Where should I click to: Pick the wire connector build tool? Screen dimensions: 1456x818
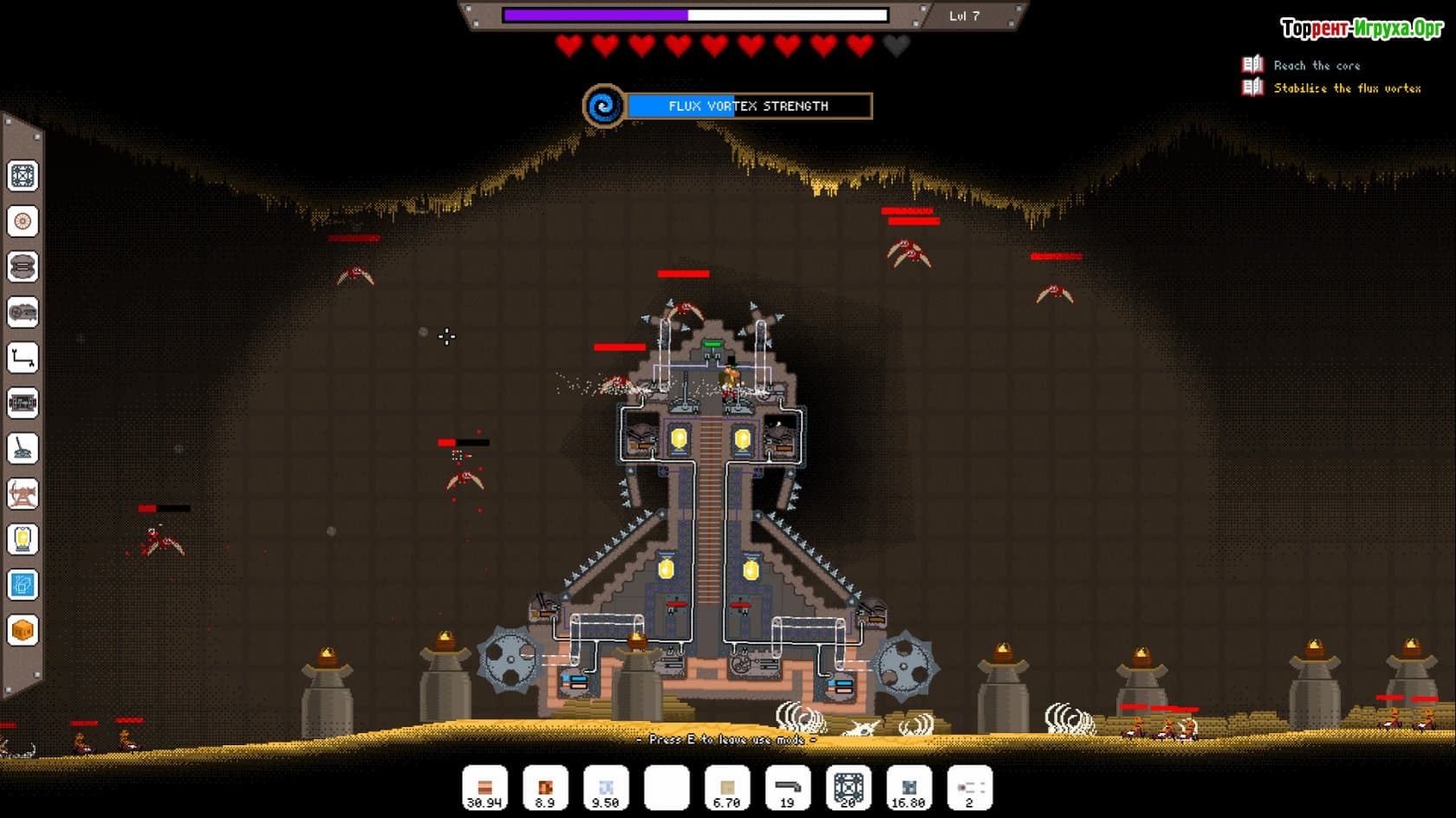tap(23, 357)
